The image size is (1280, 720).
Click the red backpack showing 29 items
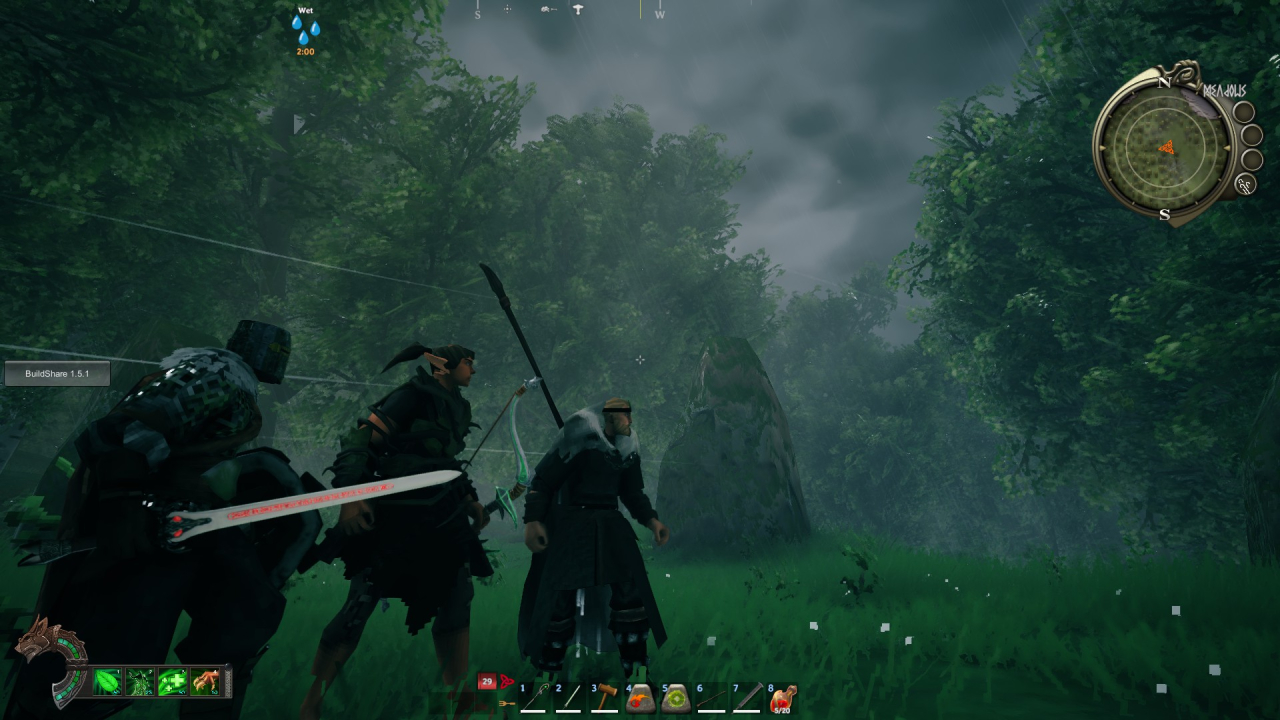click(x=487, y=681)
